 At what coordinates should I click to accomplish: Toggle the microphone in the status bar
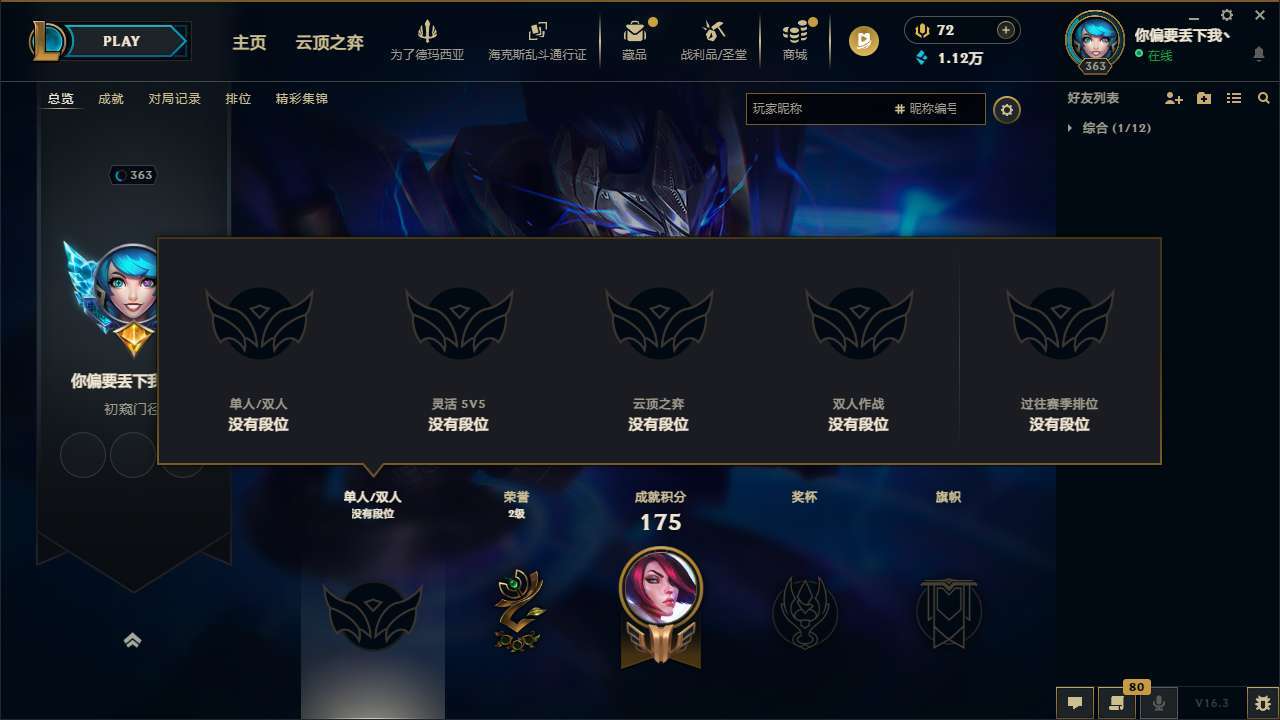tap(1160, 702)
